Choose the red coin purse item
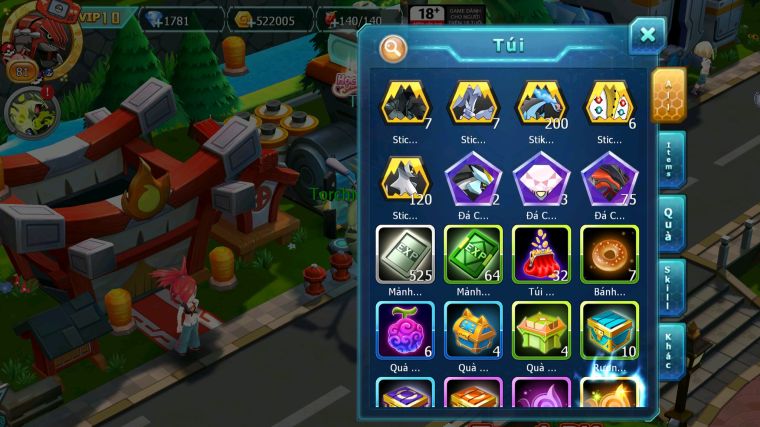760x427 pixels. coord(541,254)
